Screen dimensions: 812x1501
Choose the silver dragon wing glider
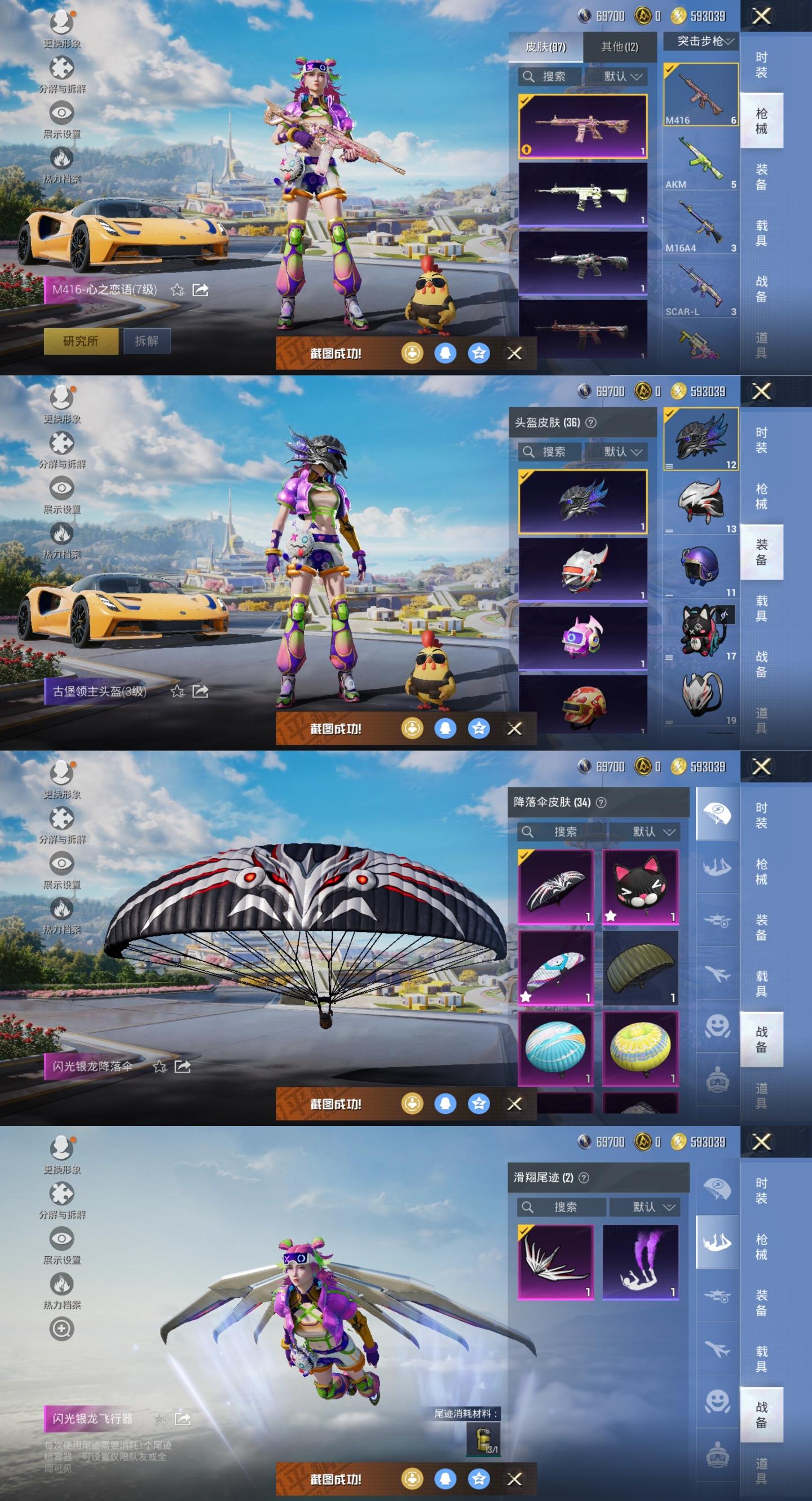tap(555, 1261)
